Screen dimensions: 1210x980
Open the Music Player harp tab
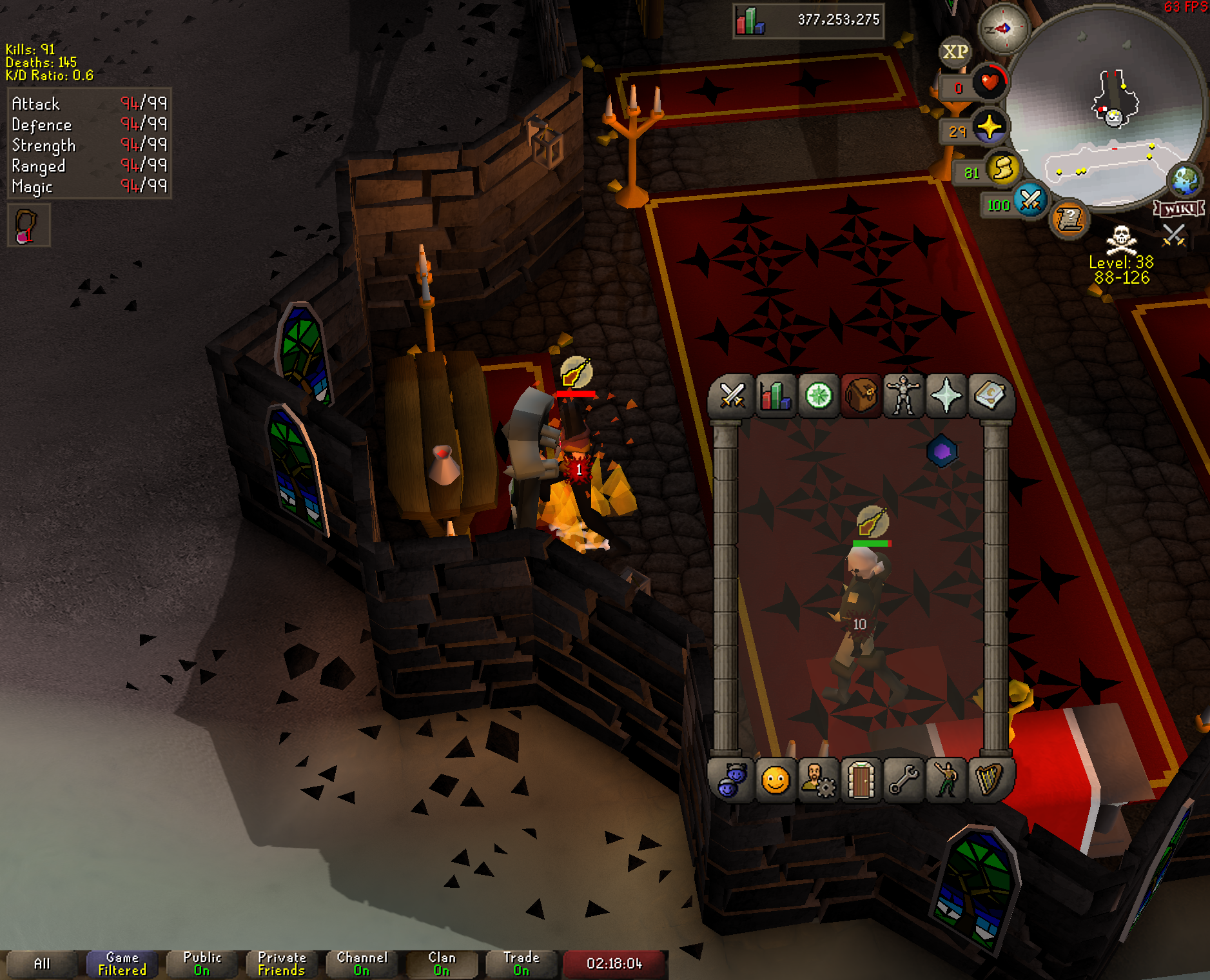989,781
